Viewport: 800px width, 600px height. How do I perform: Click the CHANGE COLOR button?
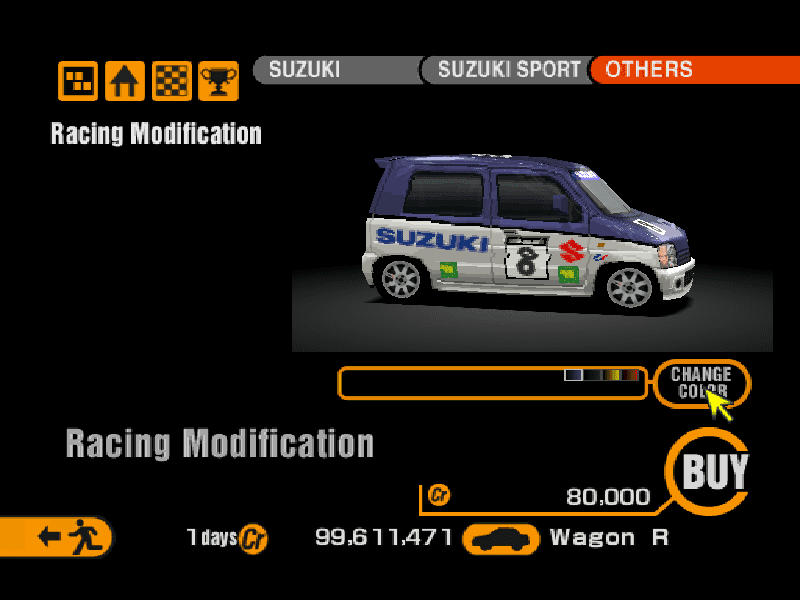[x=701, y=383]
